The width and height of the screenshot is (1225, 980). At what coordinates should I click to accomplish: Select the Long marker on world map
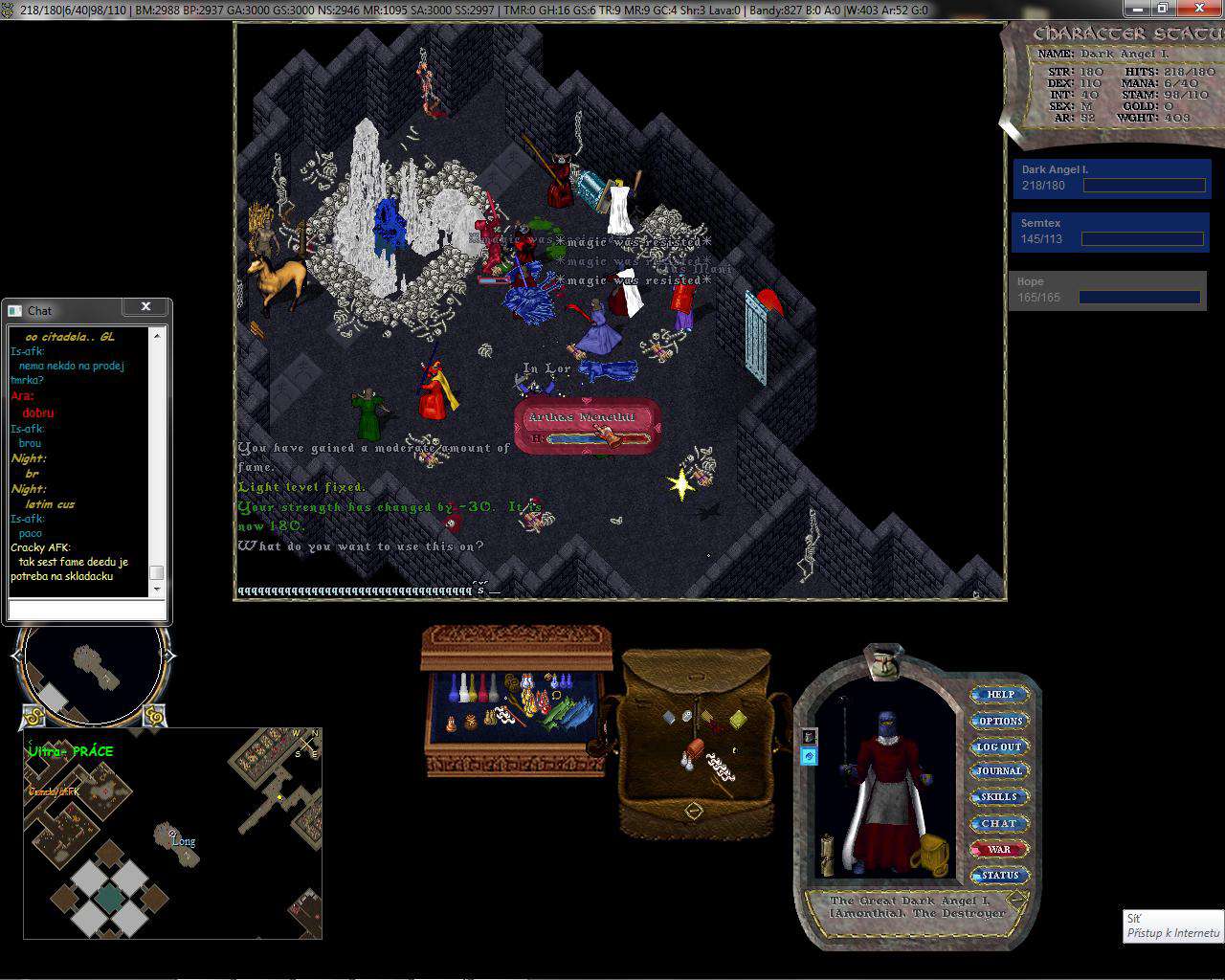183,842
